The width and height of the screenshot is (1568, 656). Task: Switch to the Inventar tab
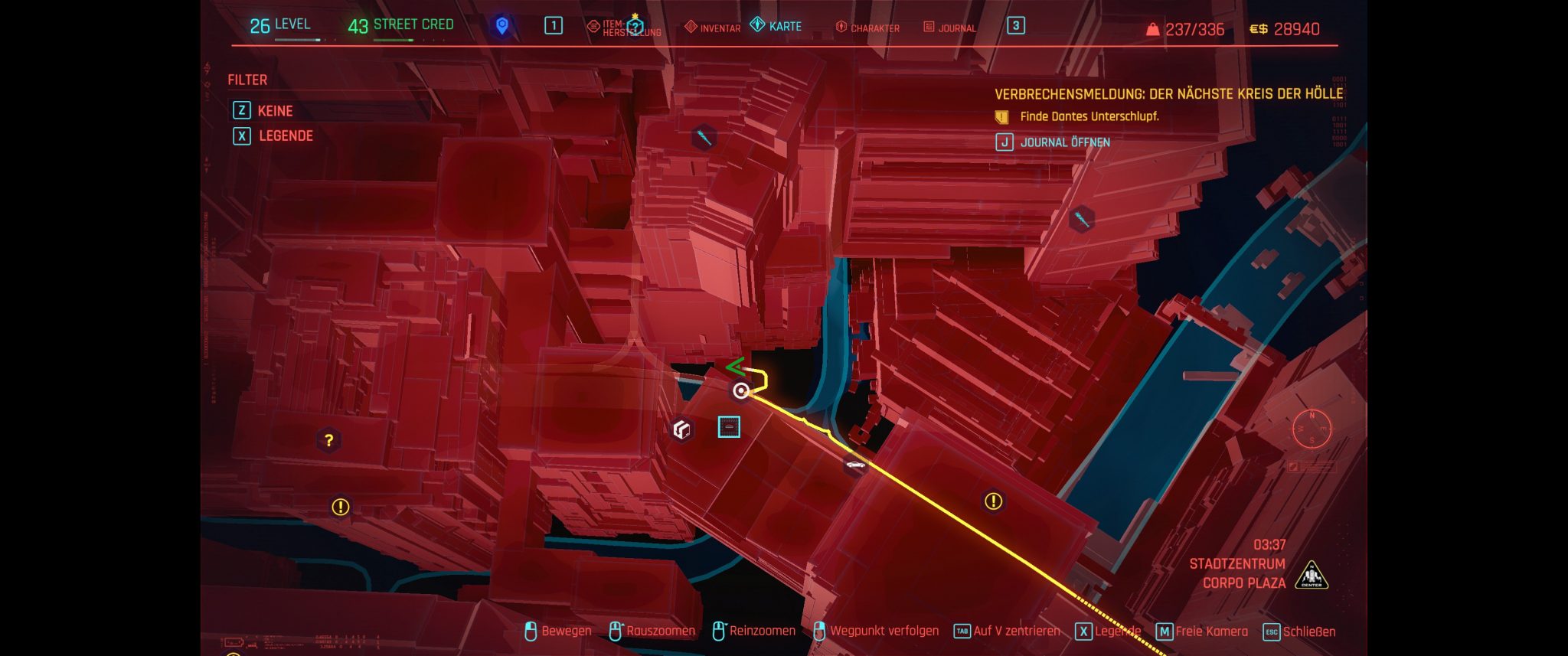[712, 28]
